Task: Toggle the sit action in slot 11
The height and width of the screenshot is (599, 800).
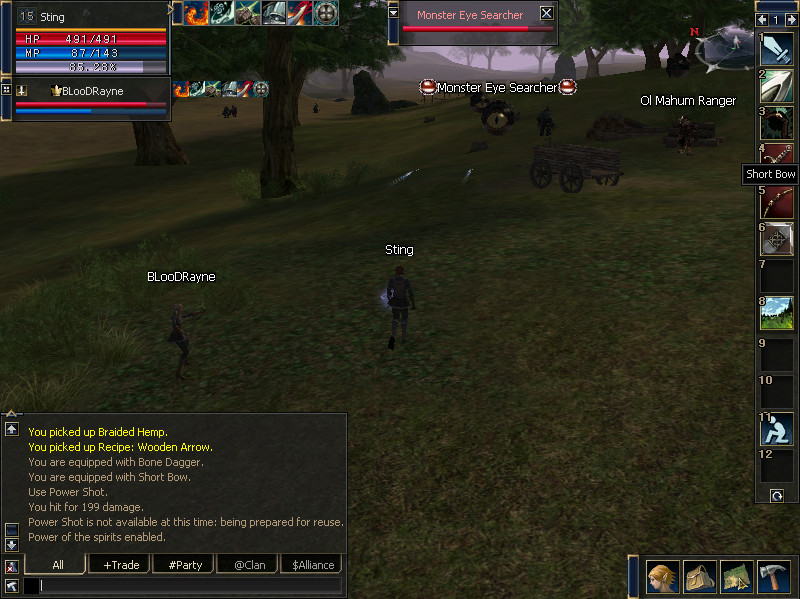Action: [777, 429]
